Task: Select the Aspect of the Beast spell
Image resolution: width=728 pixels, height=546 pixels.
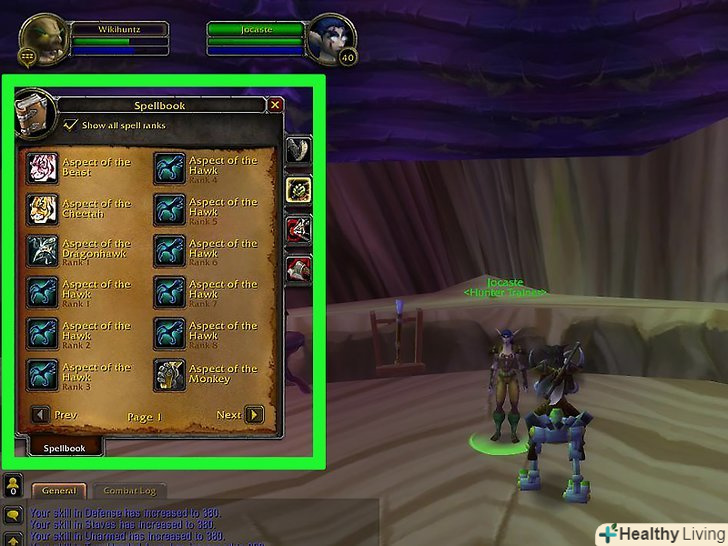Action: click(x=43, y=168)
